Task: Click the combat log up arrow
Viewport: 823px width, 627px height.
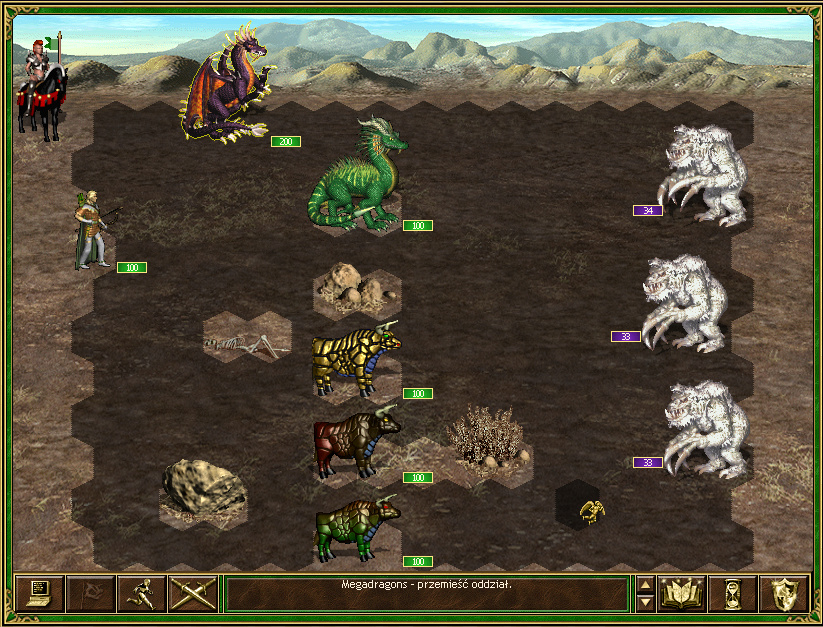Action: click(x=645, y=585)
